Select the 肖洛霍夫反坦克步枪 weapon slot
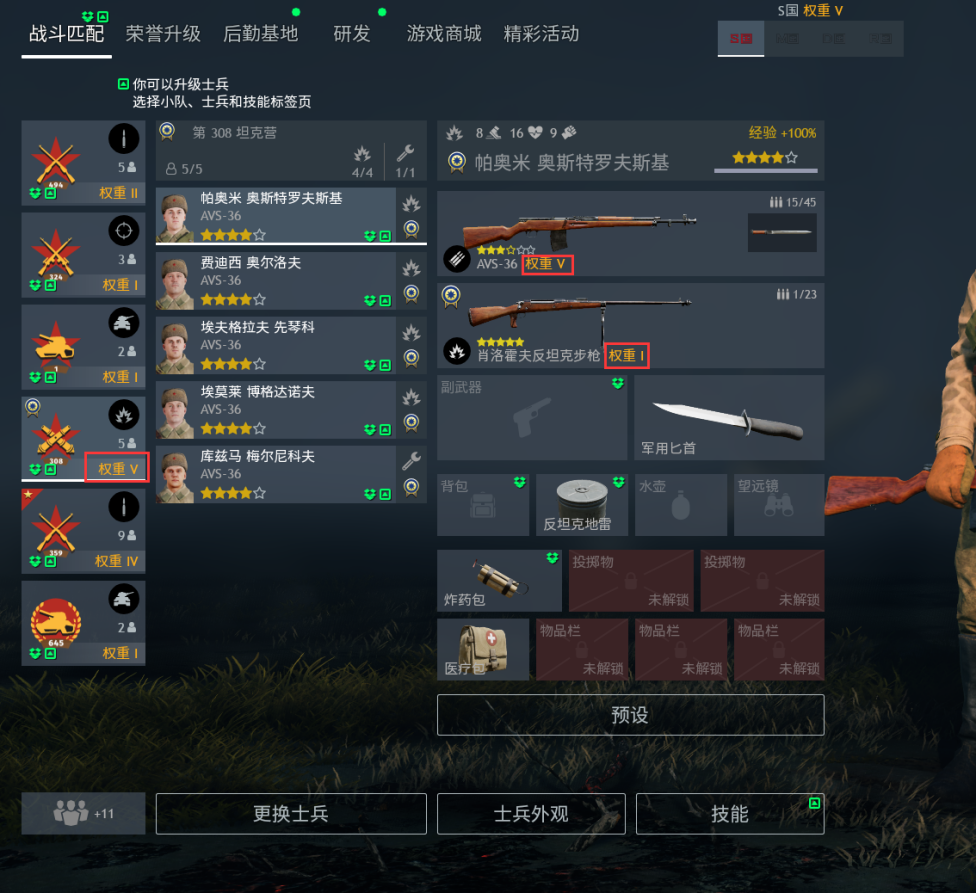 coord(630,325)
